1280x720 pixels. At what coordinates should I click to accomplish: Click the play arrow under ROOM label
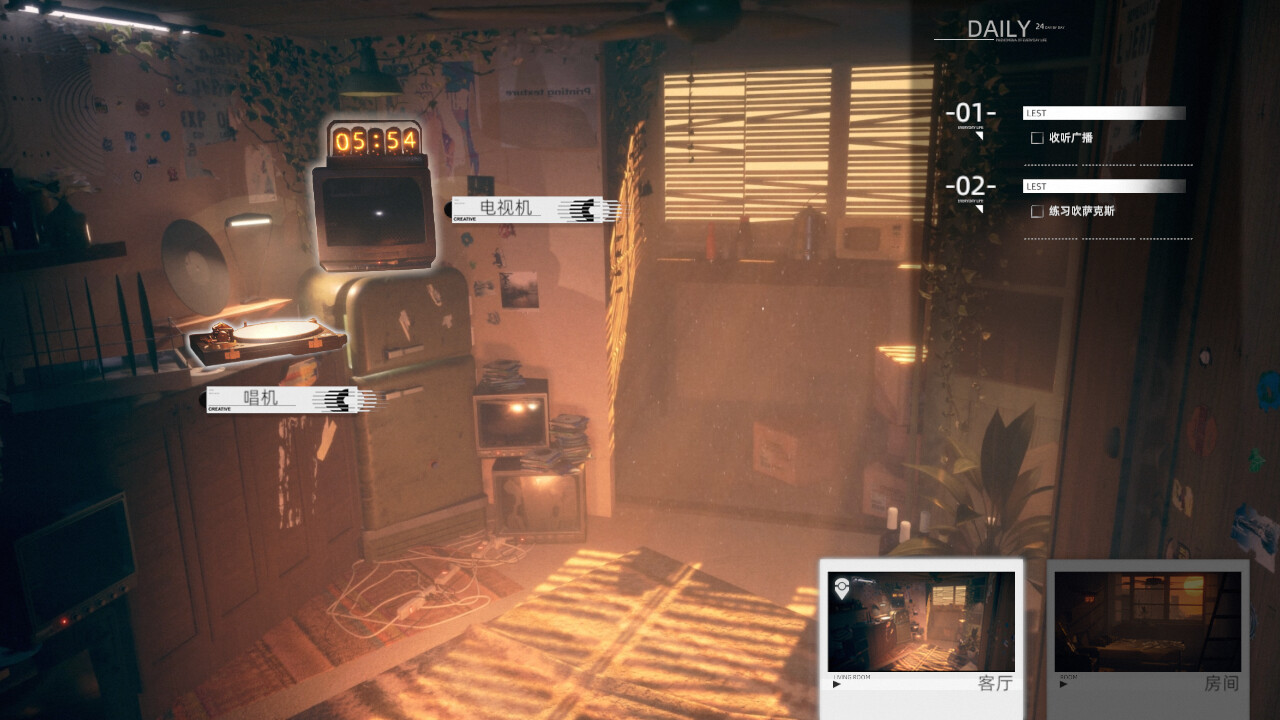click(x=1064, y=682)
